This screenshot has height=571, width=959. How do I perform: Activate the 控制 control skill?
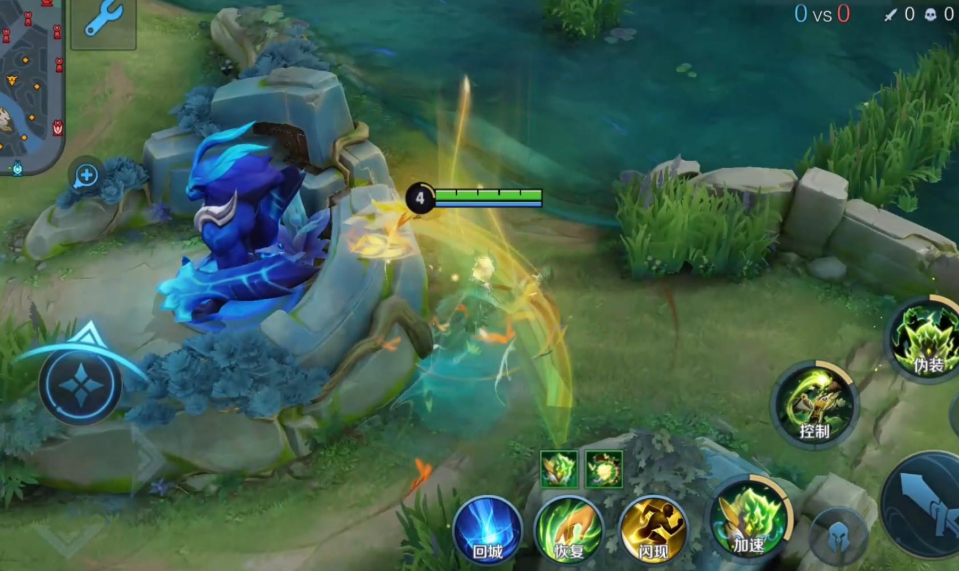coord(814,405)
